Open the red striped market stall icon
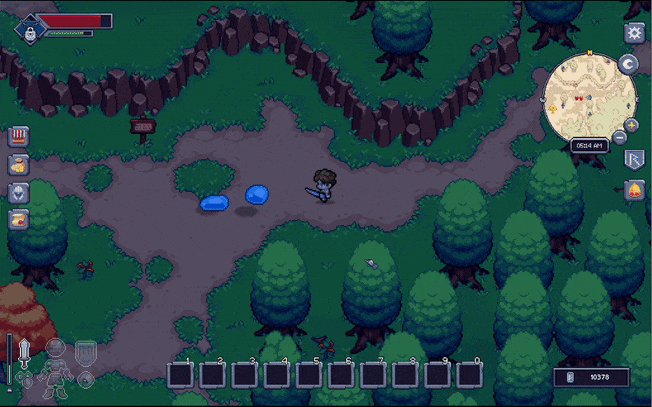 [19, 137]
